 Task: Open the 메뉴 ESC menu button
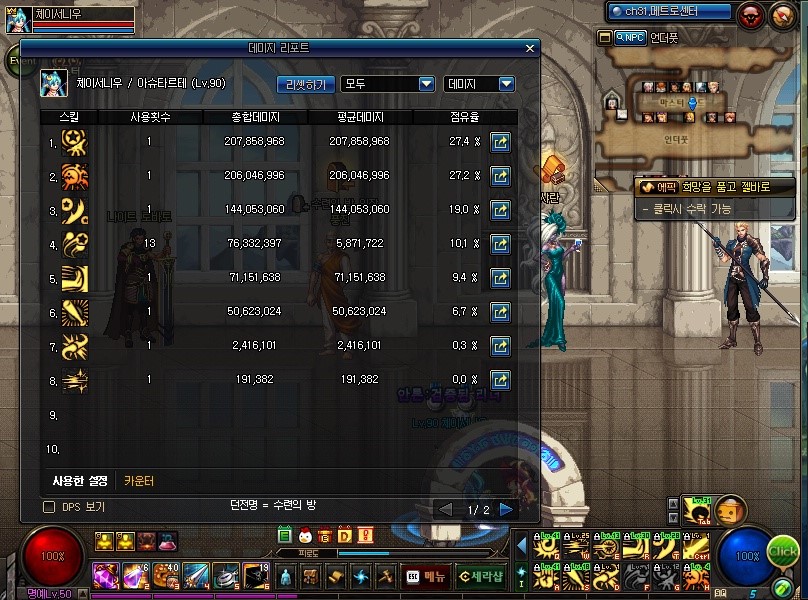pyautogui.click(x=425, y=576)
